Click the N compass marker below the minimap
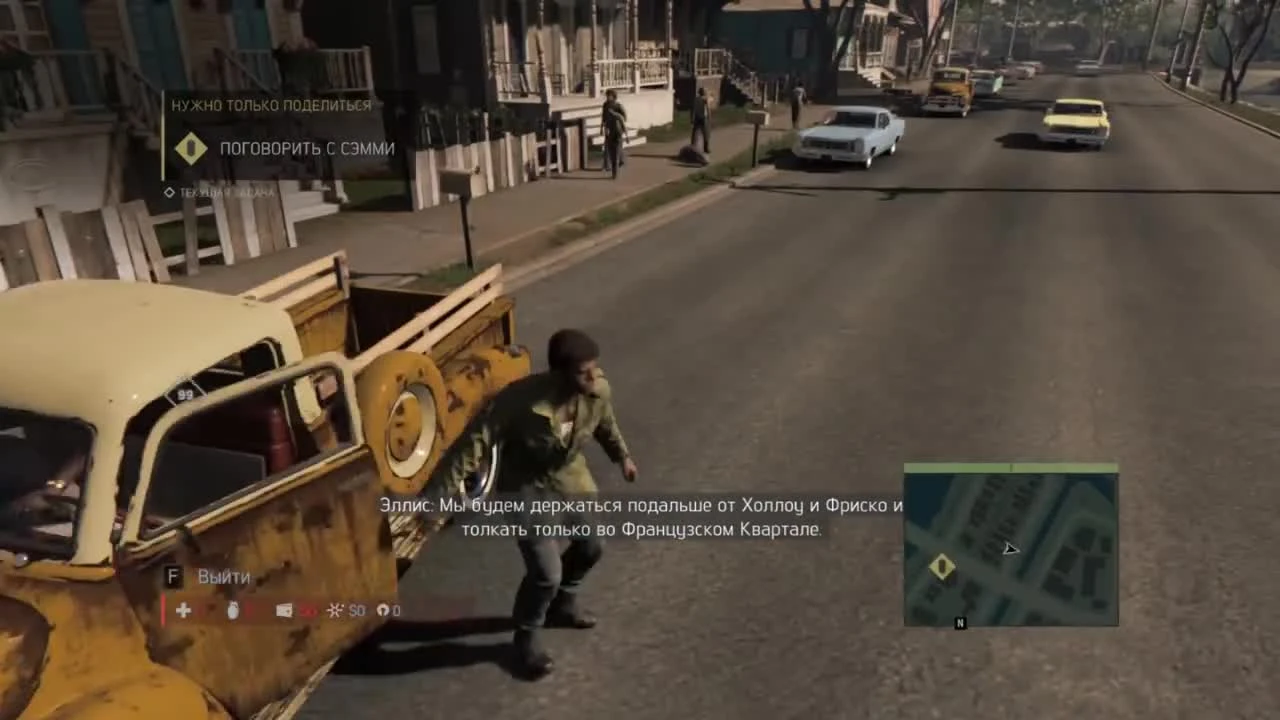This screenshot has height=720, width=1280. [959, 622]
